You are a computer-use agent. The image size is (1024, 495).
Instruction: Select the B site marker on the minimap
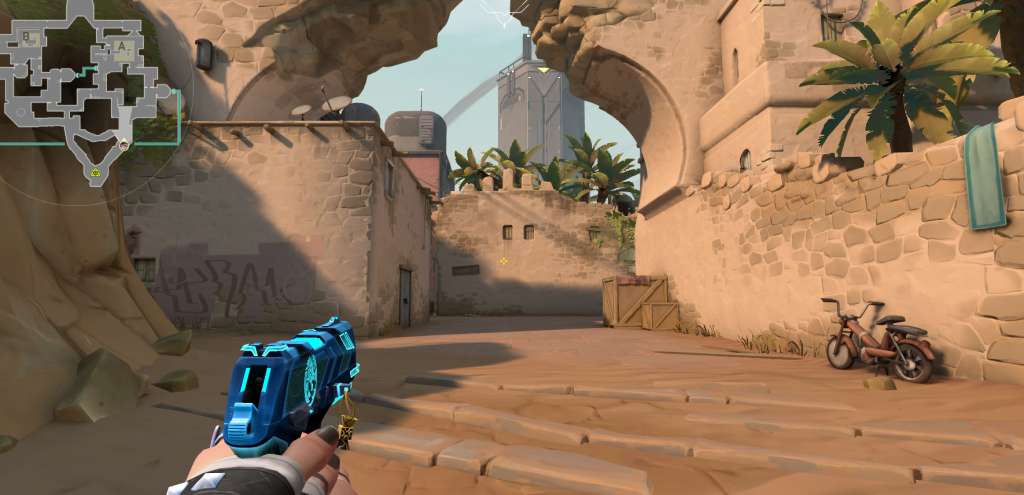click(27, 38)
